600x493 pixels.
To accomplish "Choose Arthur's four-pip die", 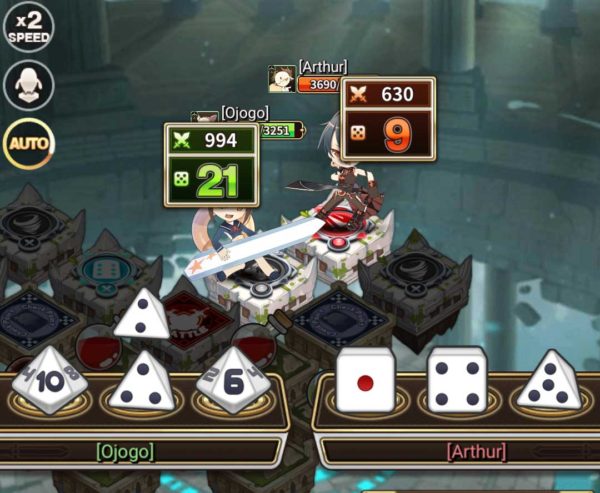I will [456, 380].
